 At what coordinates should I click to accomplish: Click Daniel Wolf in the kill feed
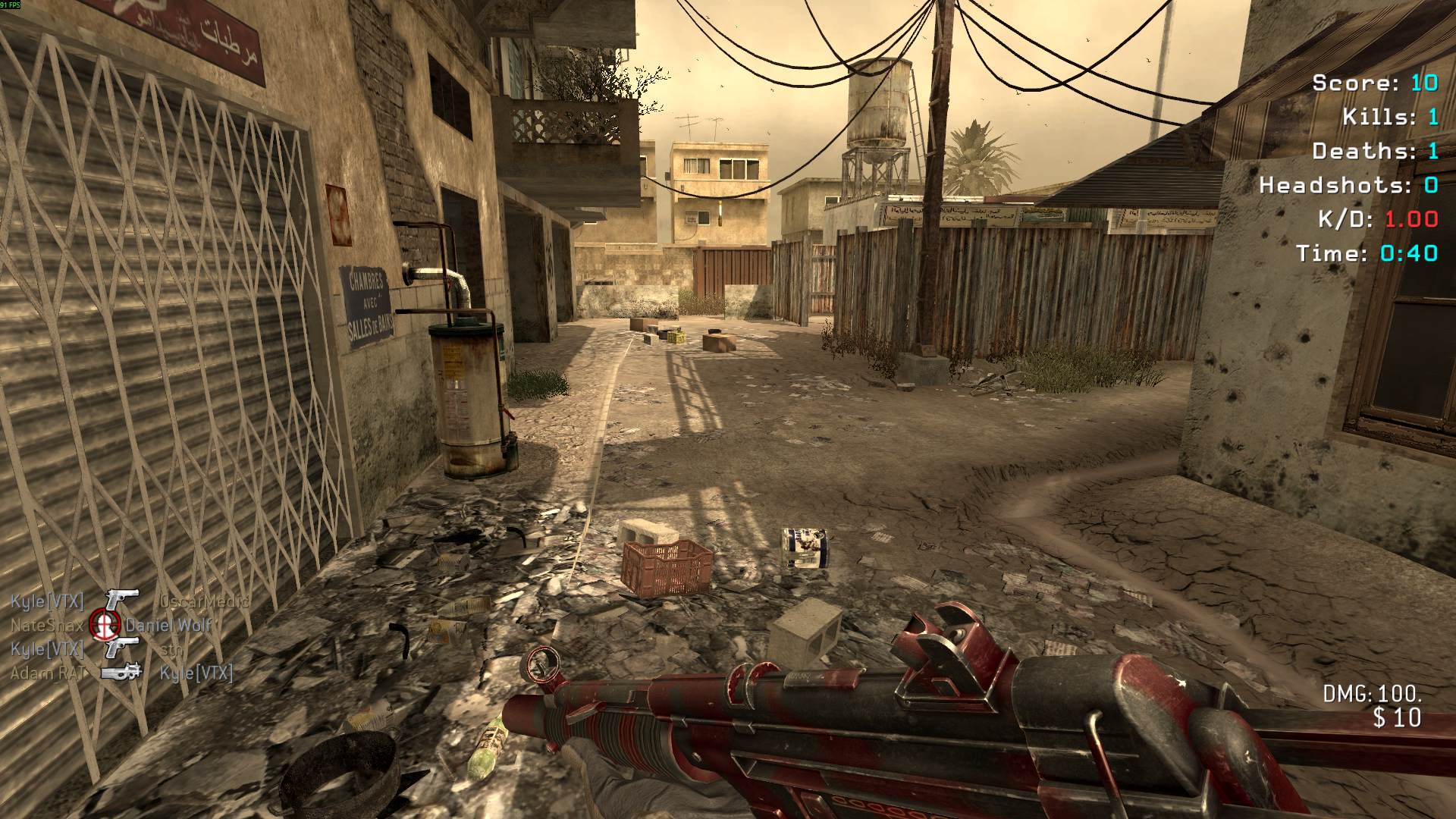click(x=169, y=626)
